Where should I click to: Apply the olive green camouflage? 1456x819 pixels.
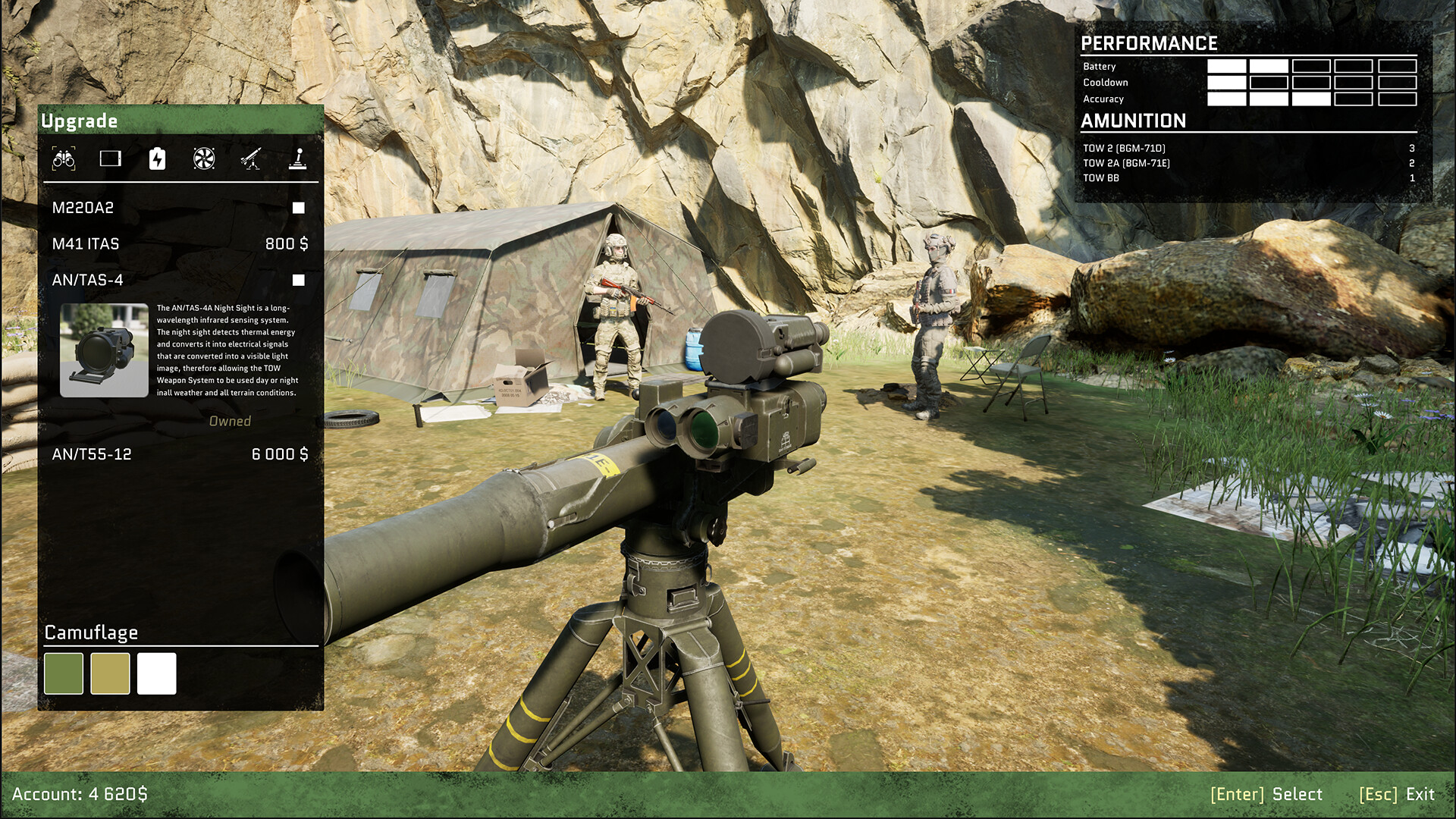pyautogui.click(x=65, y=673)
